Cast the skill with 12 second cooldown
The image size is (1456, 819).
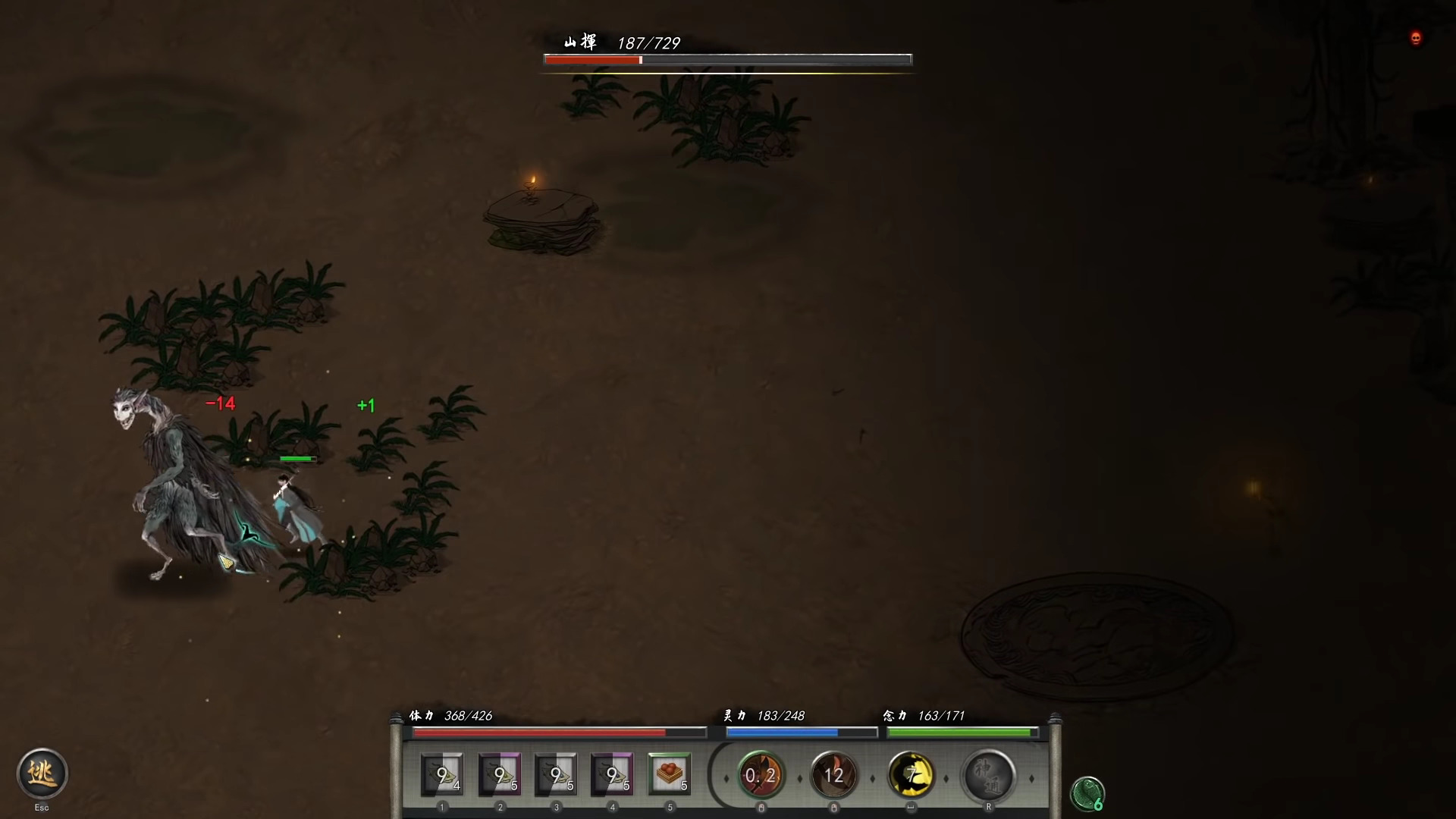tap(834, 776)
